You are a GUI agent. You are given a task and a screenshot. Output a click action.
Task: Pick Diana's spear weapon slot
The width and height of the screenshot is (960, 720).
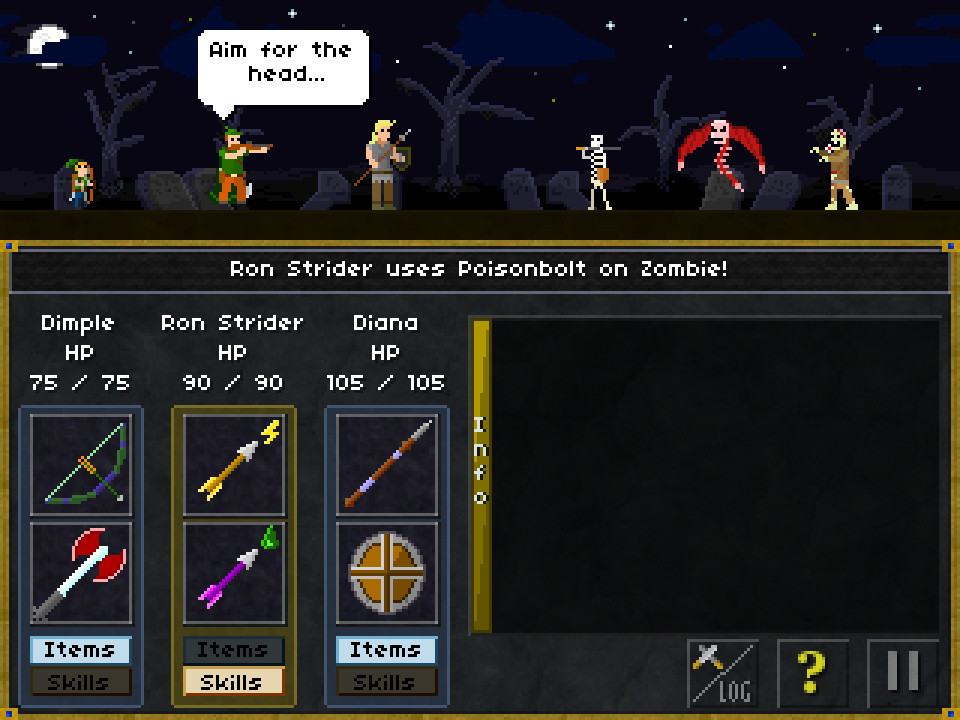tap(387, 465)
